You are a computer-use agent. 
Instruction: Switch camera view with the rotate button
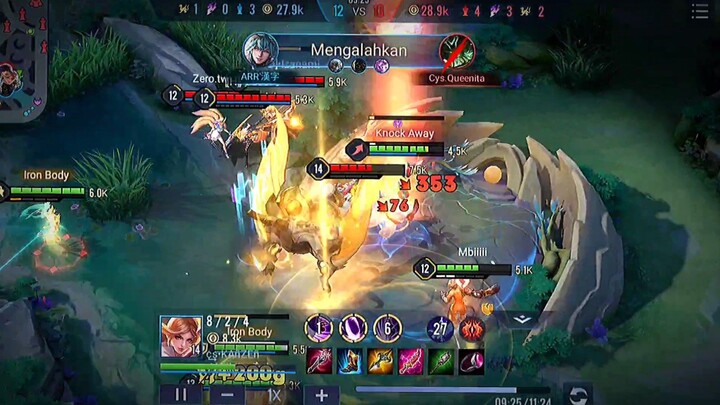(x=577, y=394)
